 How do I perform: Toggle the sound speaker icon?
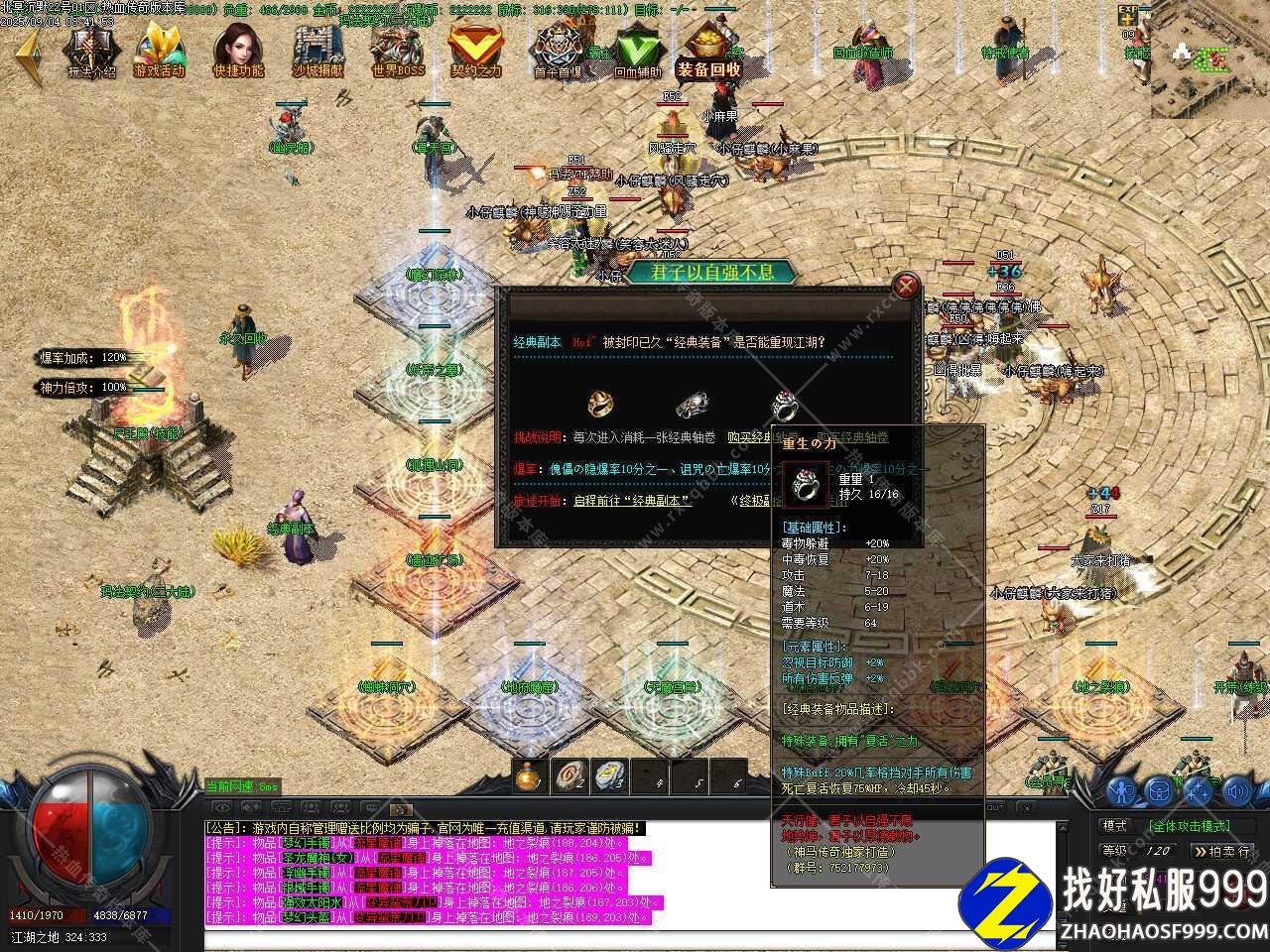click(x=1236, y=790)
